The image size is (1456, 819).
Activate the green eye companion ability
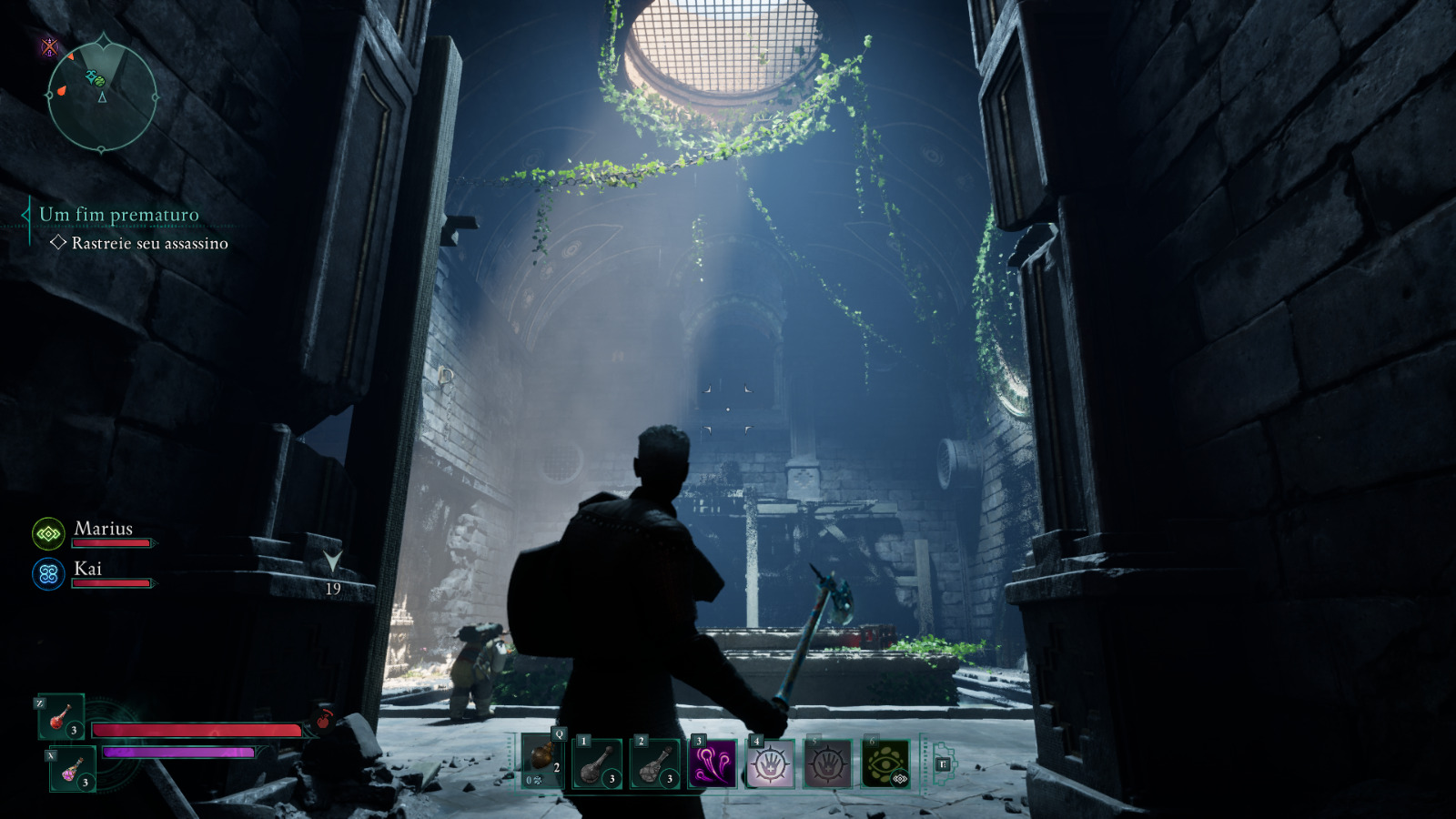(x=885, y=763)
